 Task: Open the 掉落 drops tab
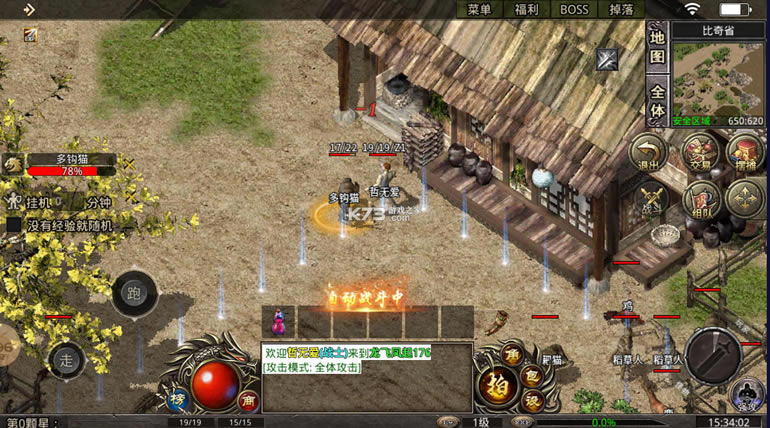(620, 10)
